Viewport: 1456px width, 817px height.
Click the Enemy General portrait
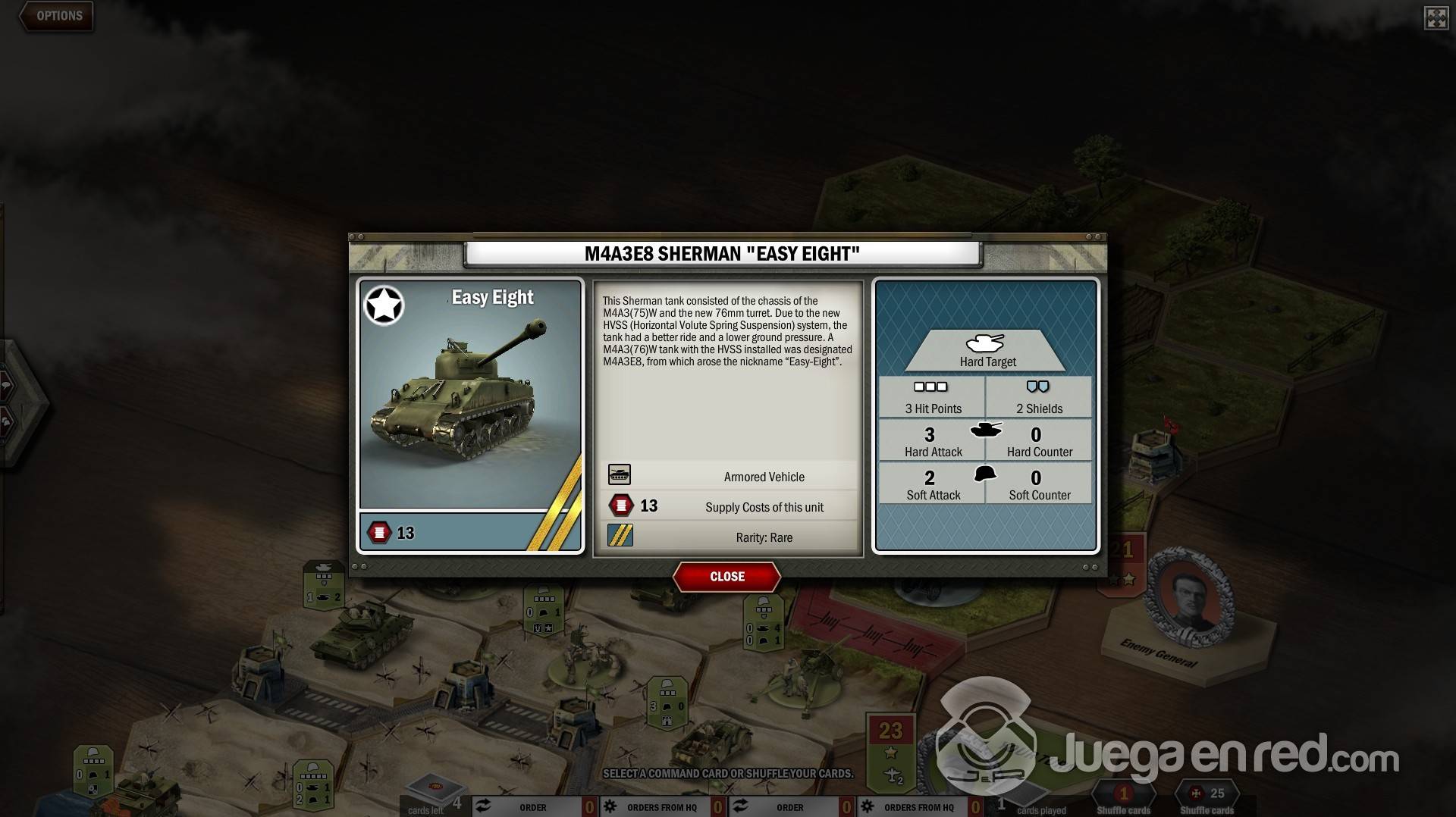pos(1189,599)
